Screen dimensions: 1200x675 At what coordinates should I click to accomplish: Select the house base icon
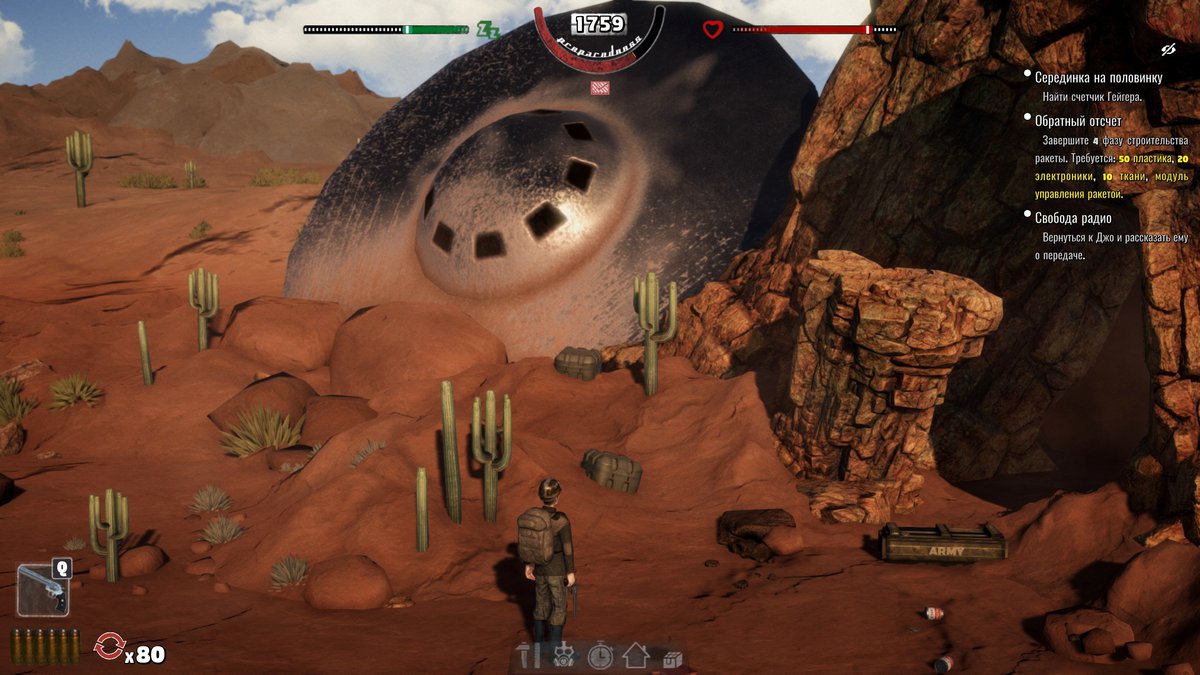pyautogui.click(x=635, y=656)
